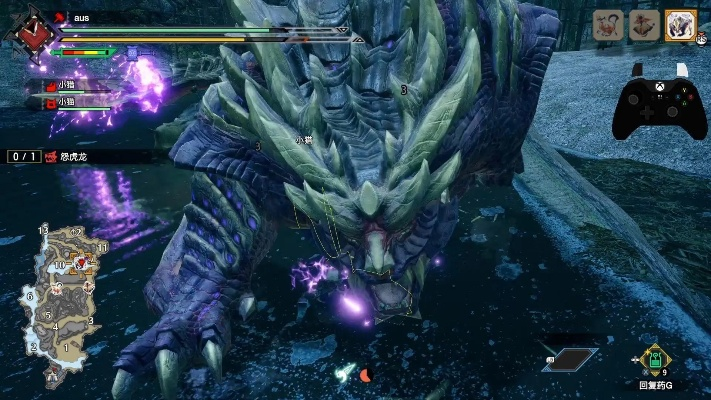
Task: Pick the middle monster target icon
Action: click(645, 26)
